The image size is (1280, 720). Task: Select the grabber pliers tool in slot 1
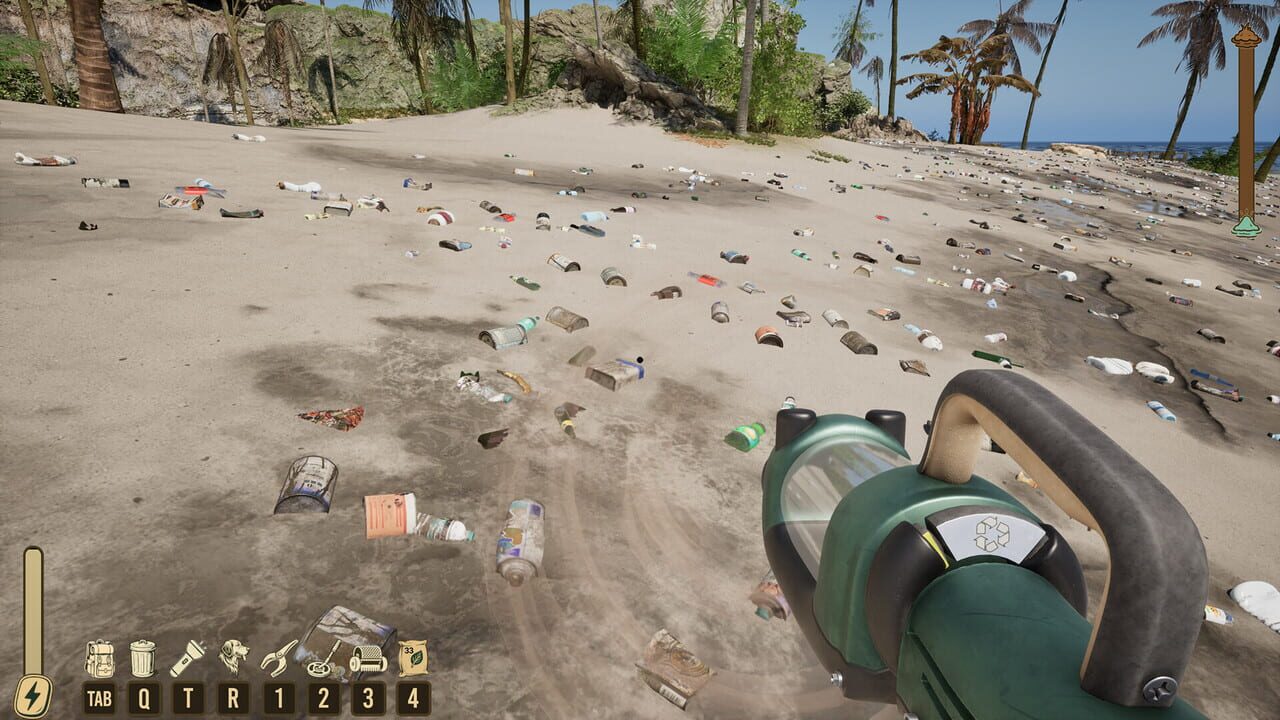pos(277,658)
